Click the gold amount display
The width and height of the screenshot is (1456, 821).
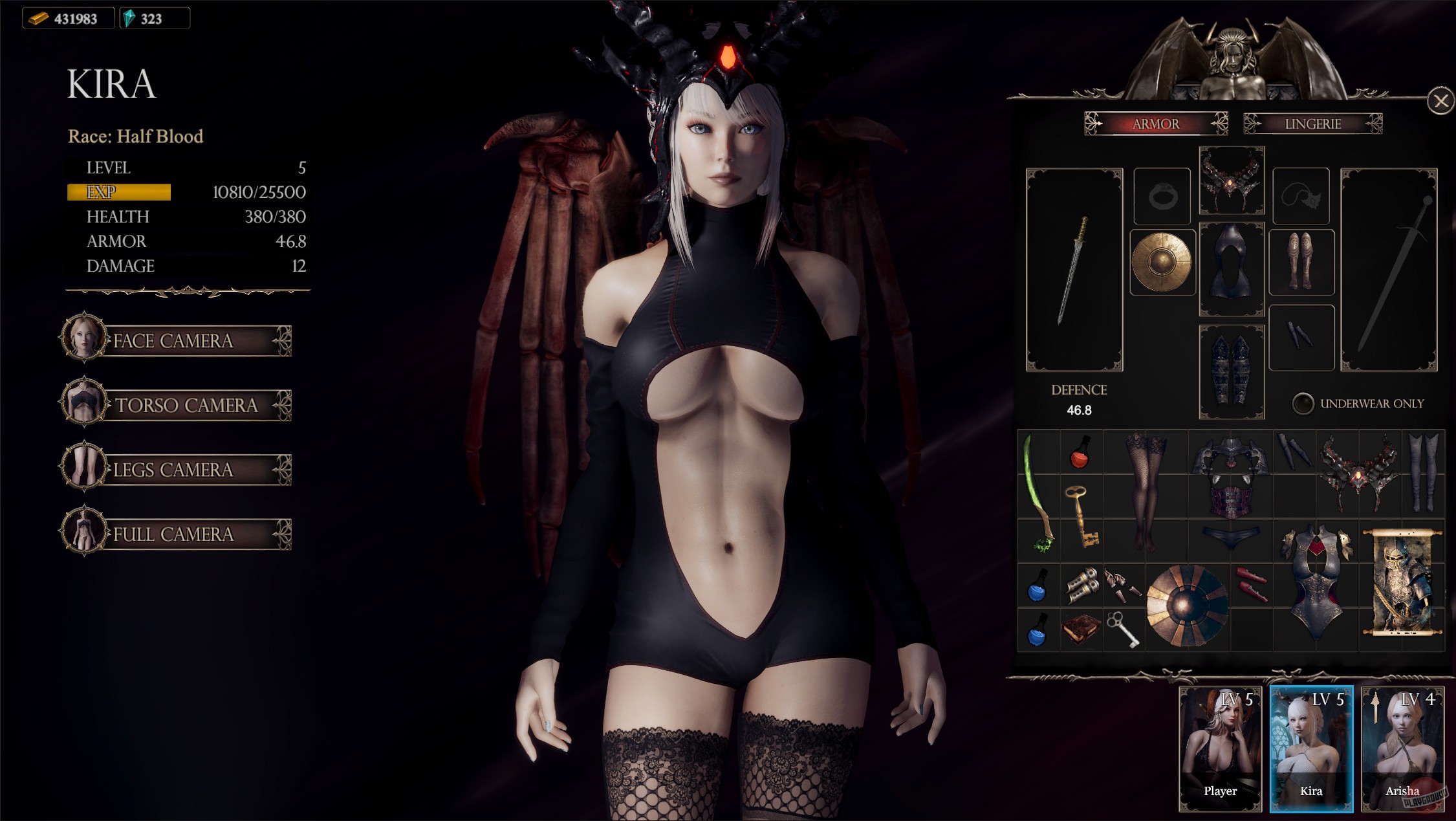pos(68,18)
